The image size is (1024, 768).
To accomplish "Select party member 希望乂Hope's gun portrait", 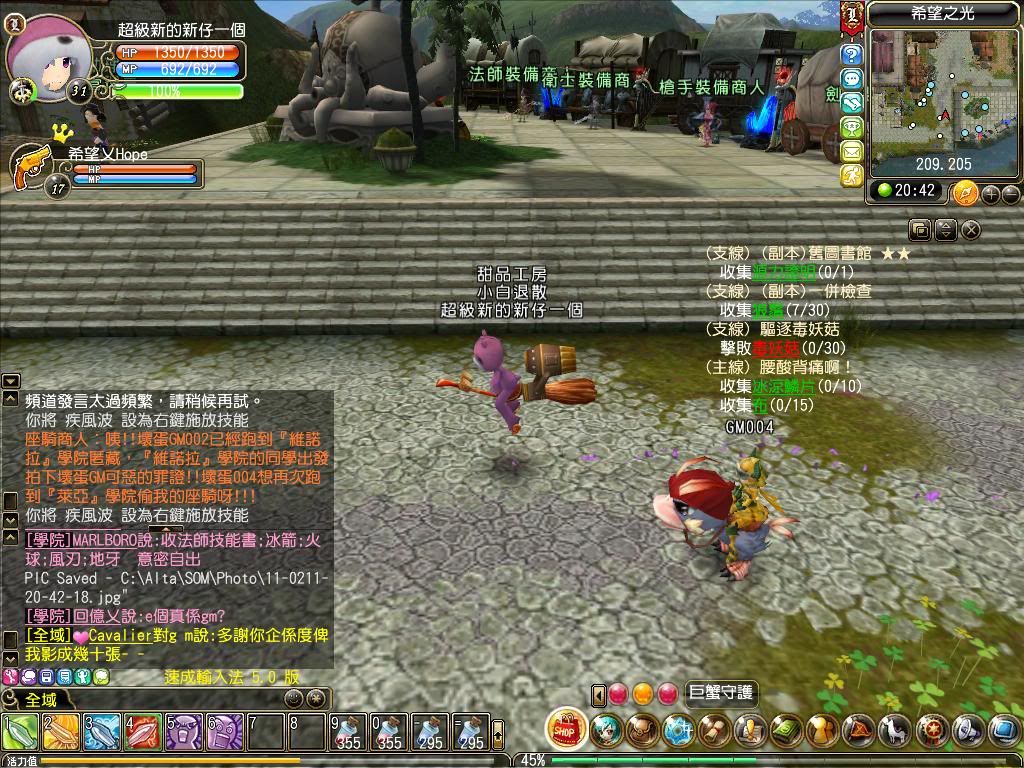I will pos(33,165).
